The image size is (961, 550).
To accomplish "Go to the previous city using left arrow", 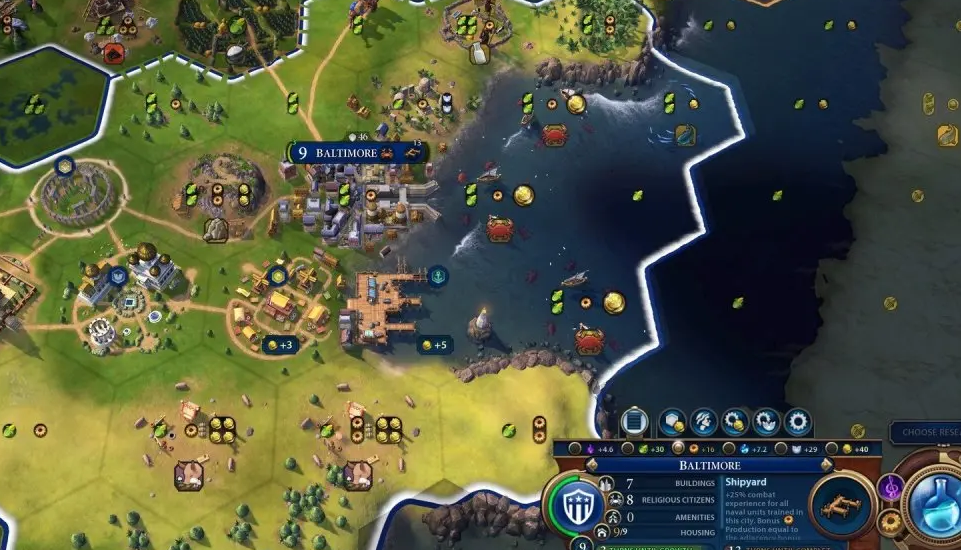I will pyautogui.click(x=591, y=466).
